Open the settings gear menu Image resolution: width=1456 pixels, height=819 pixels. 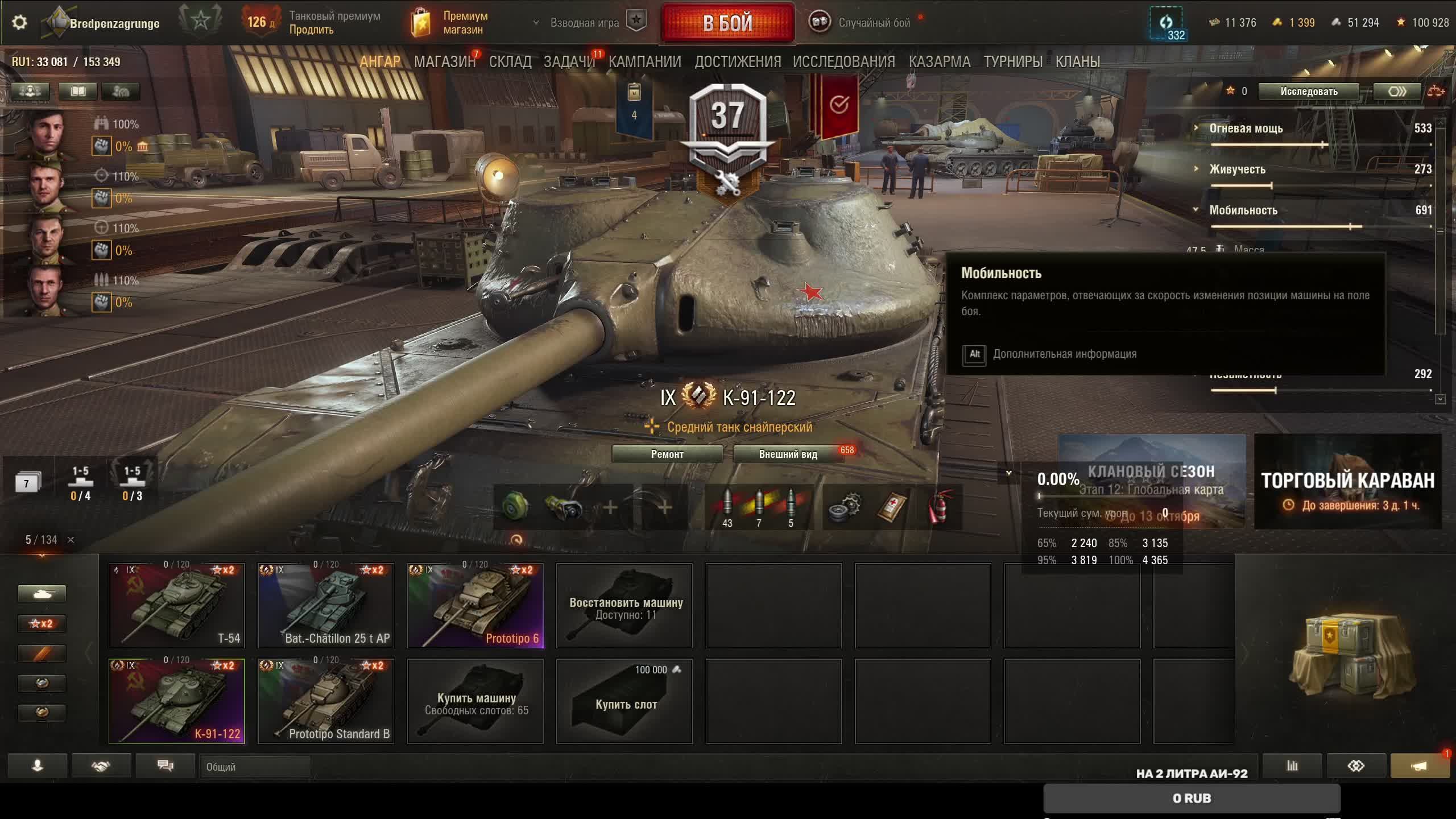pyautogui.click(x=19, y=23)
